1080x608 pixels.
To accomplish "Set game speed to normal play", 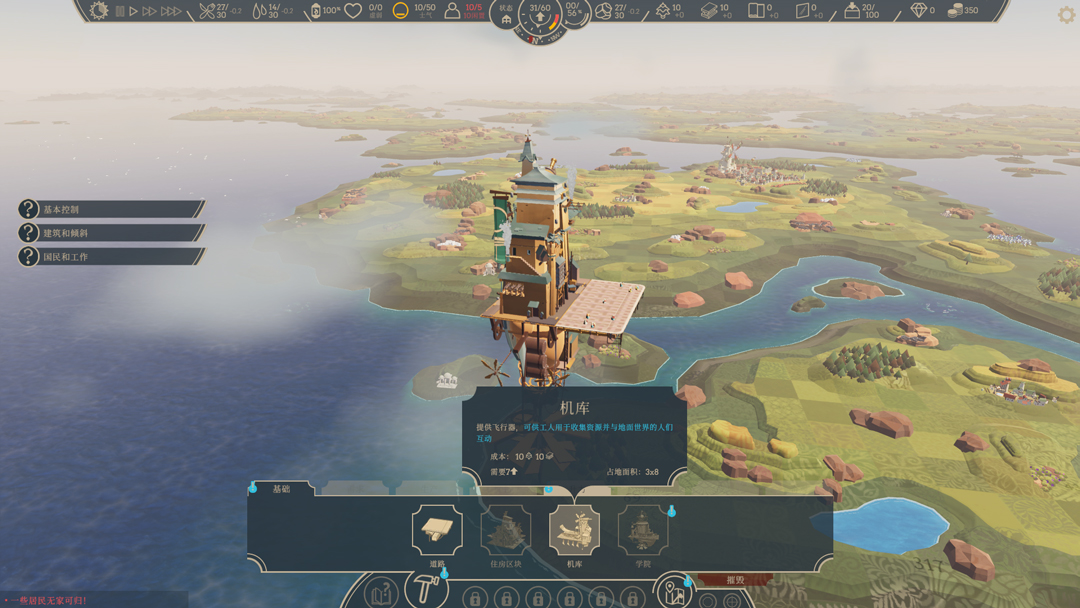I will click(133, 12).
